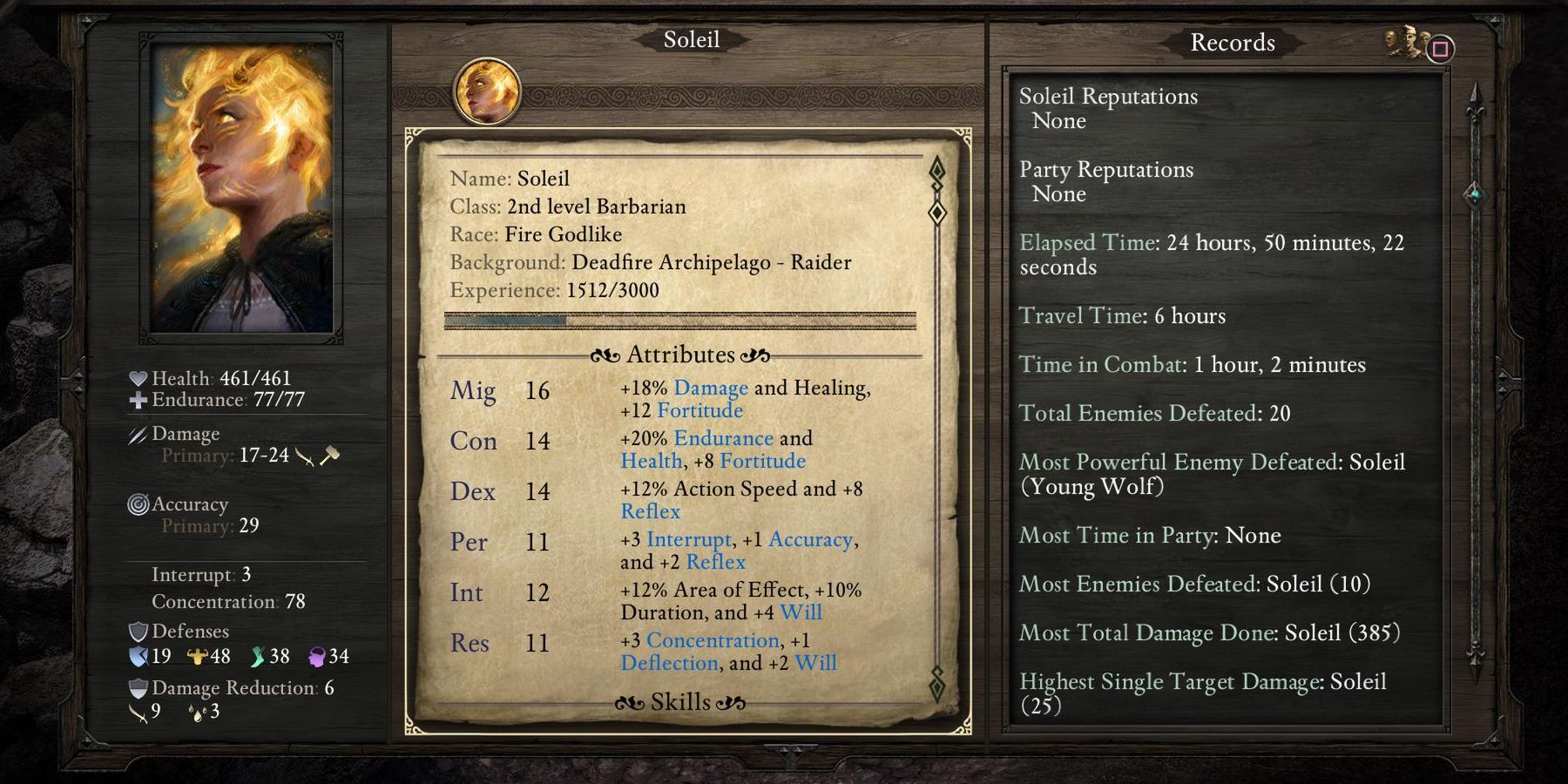
Task: Click the experience progress bar below 1512/3000
Action: click(x=679, y=321)
